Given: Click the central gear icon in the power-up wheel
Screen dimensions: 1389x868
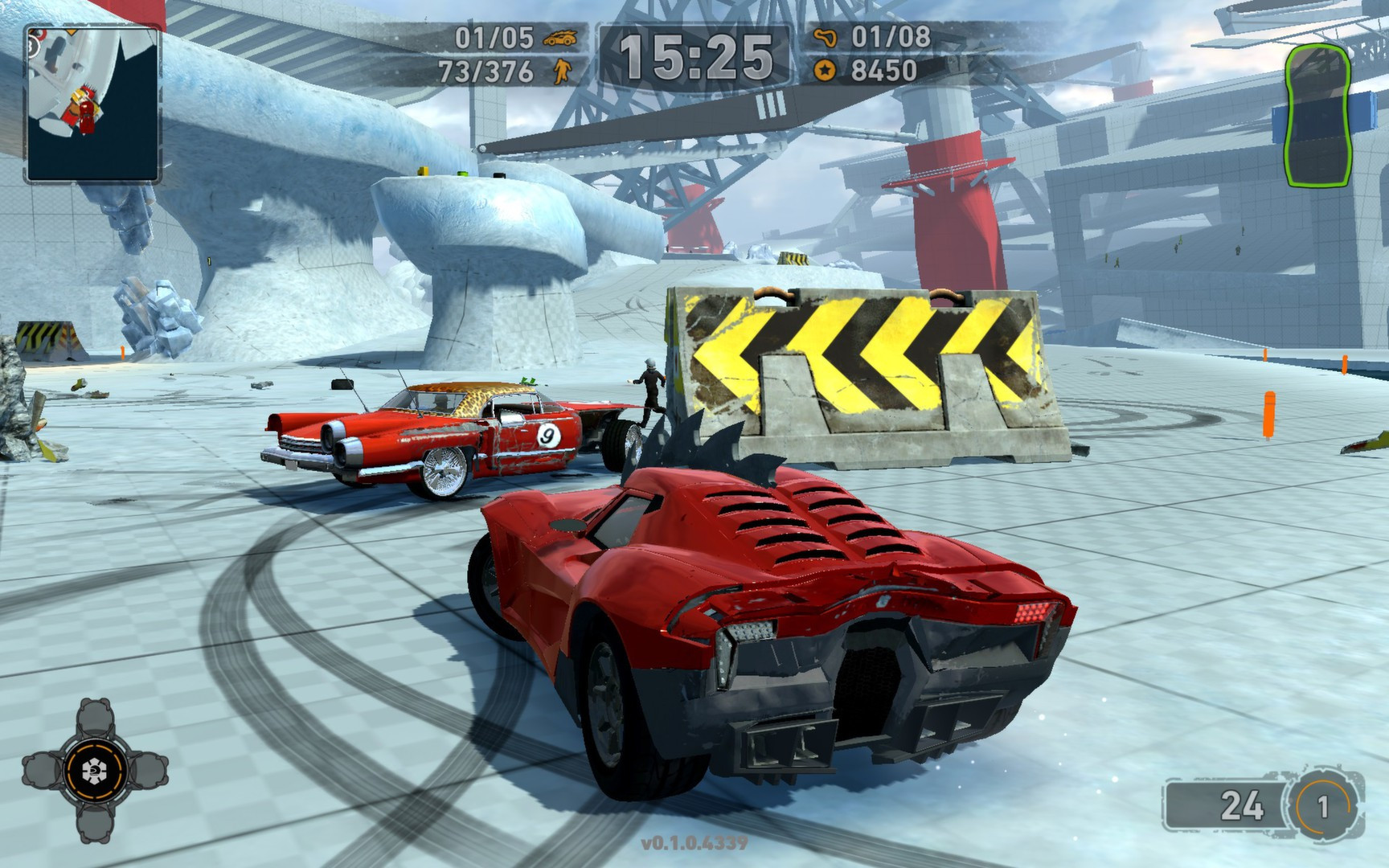Looking at the screenshot, I should click(x=95, y=770).
